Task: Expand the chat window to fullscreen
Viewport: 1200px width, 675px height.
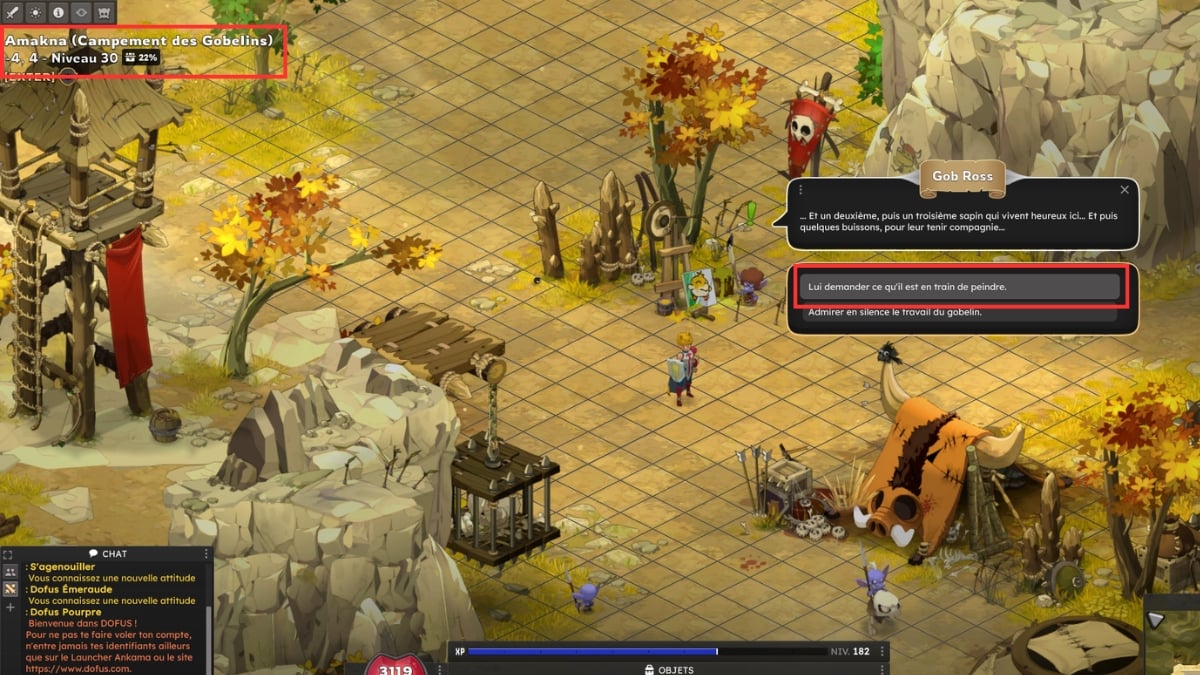Action: pyautogui.click(x=8, y=553)
